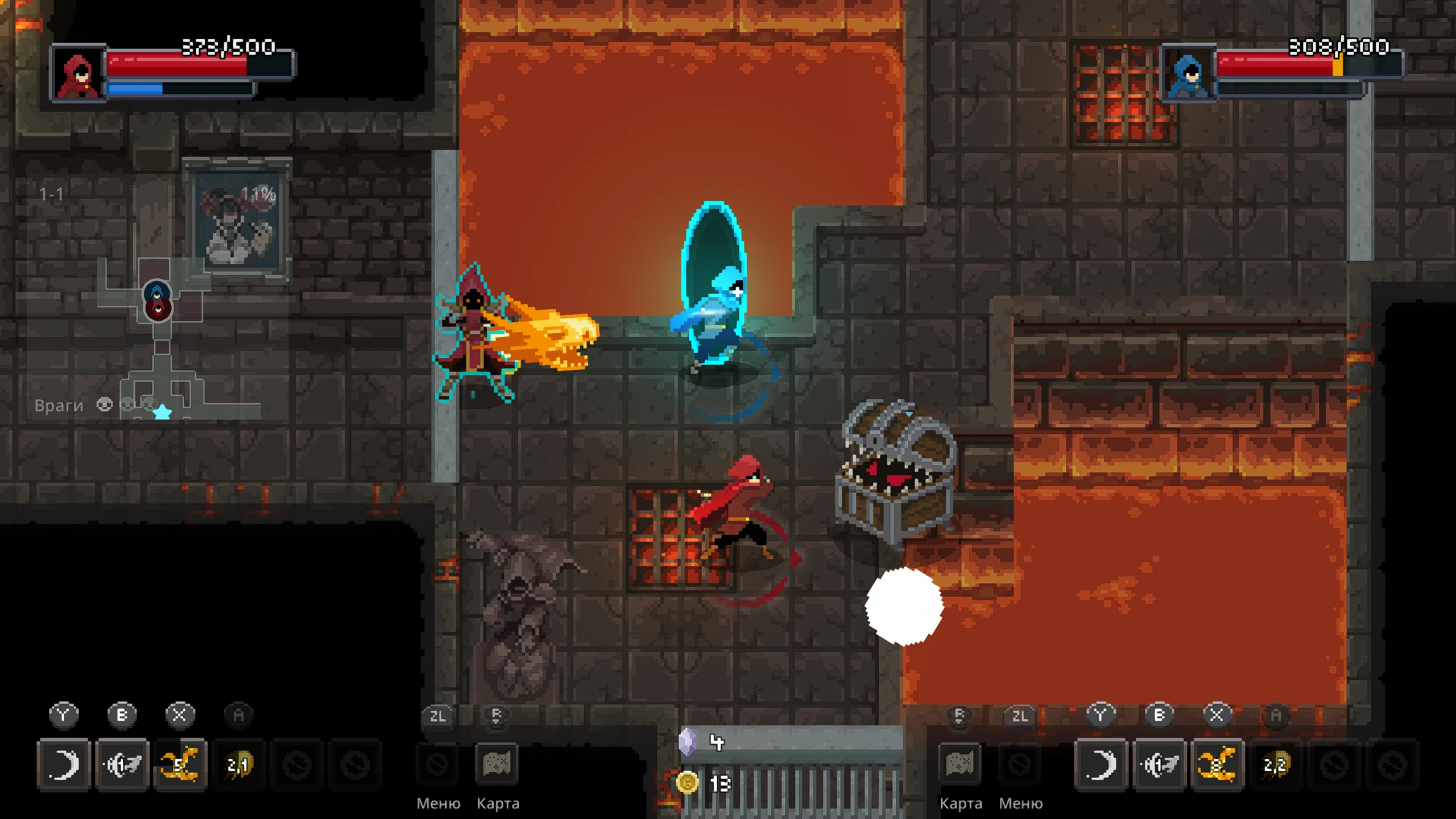Select player one's crescent slash basic arcana
This screenshot has height=819, width=1456.
[64, 764]
